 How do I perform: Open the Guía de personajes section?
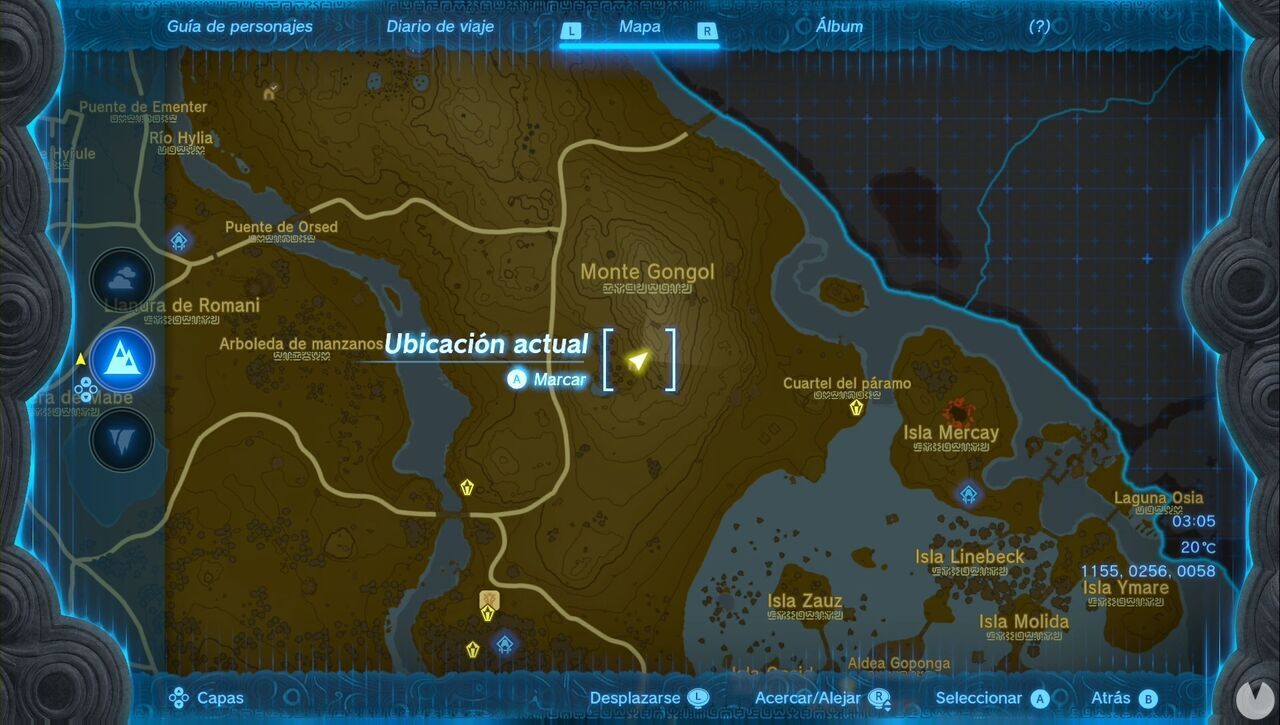coord(239,27)
